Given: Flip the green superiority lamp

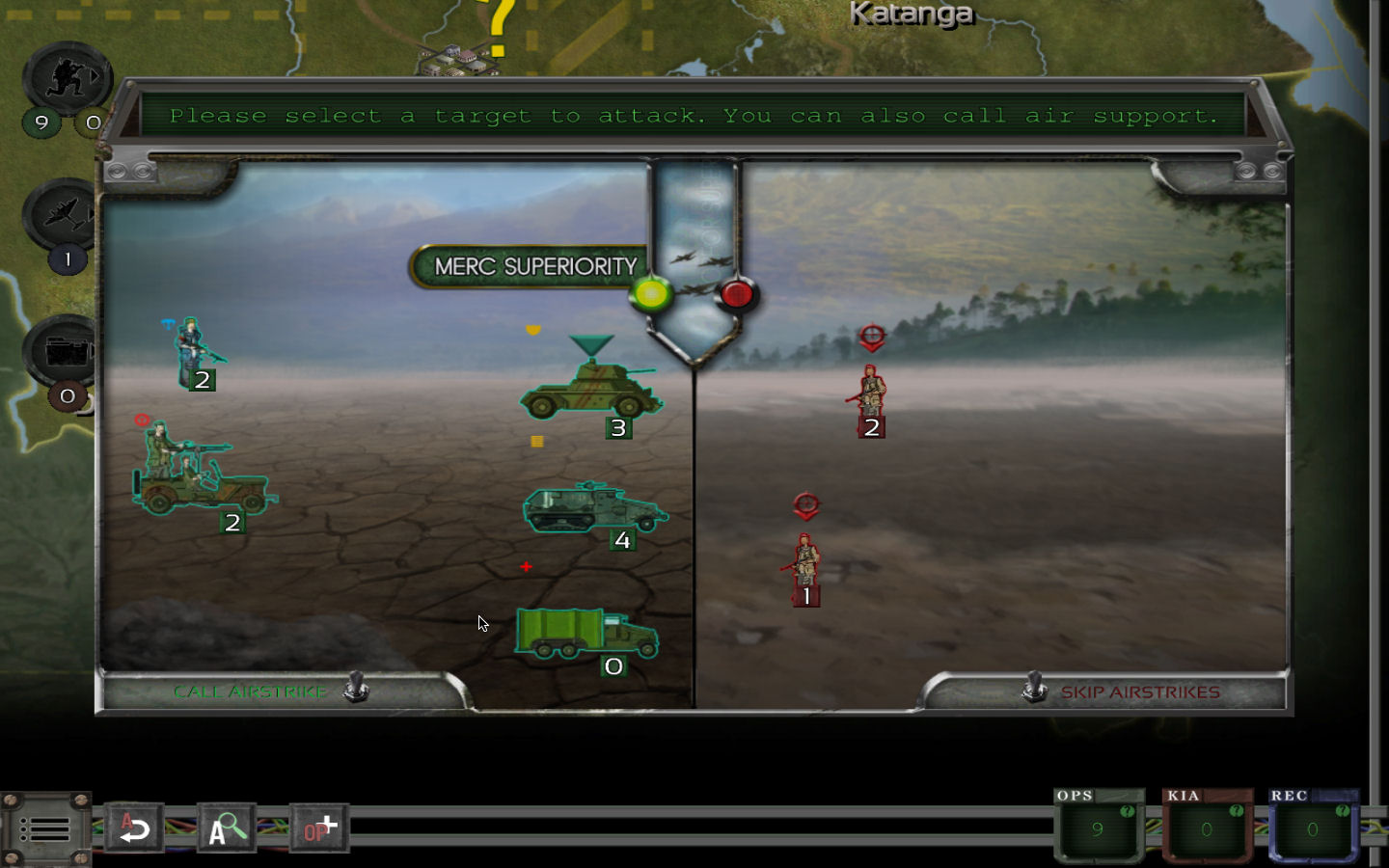Looking at the screenshot, I should [652, 292].
